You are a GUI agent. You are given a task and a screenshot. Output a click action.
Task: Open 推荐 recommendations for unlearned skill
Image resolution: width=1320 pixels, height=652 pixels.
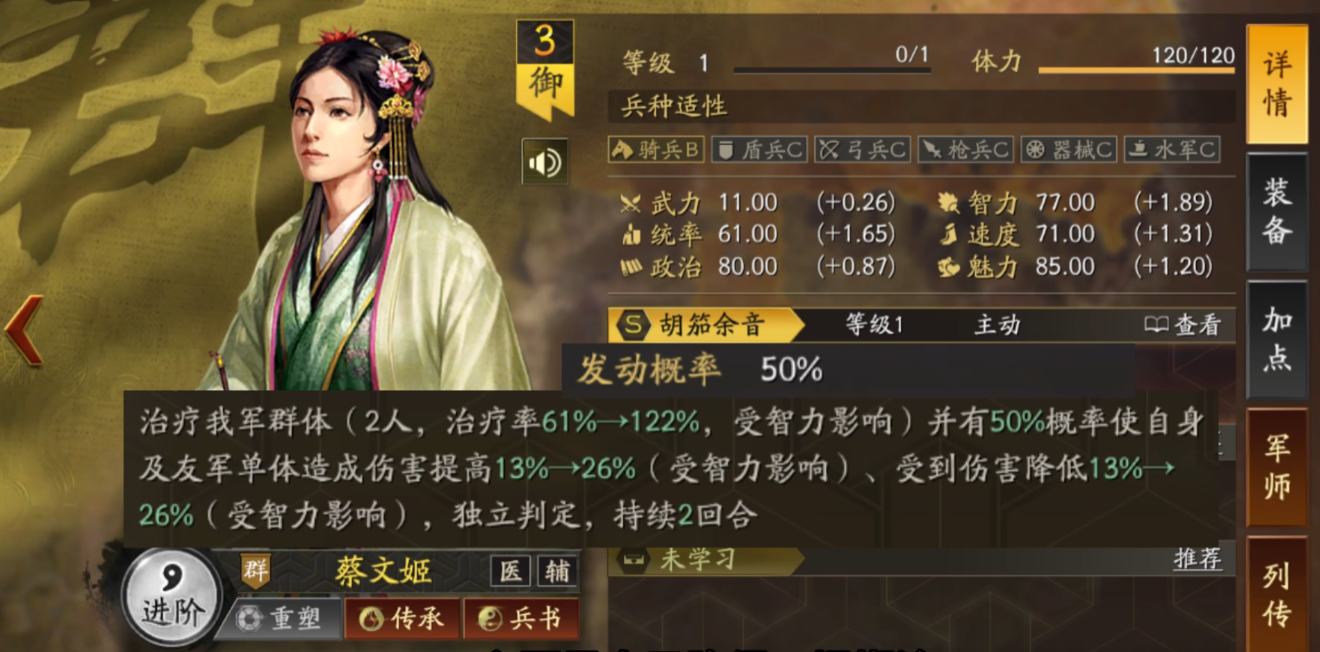point(1197,559)
